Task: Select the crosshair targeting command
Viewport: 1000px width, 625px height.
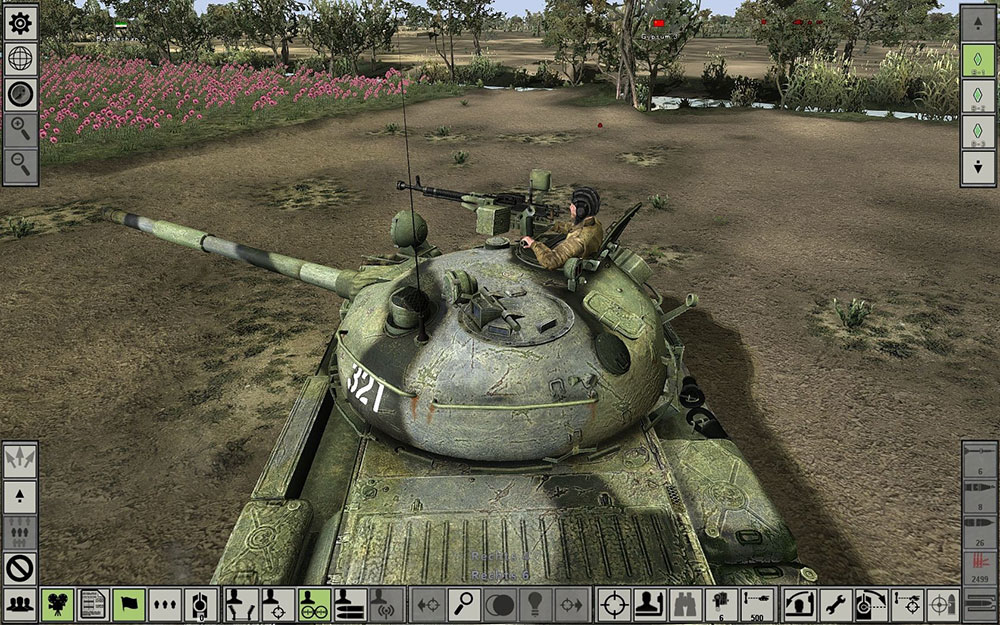Action: point(613,604)
